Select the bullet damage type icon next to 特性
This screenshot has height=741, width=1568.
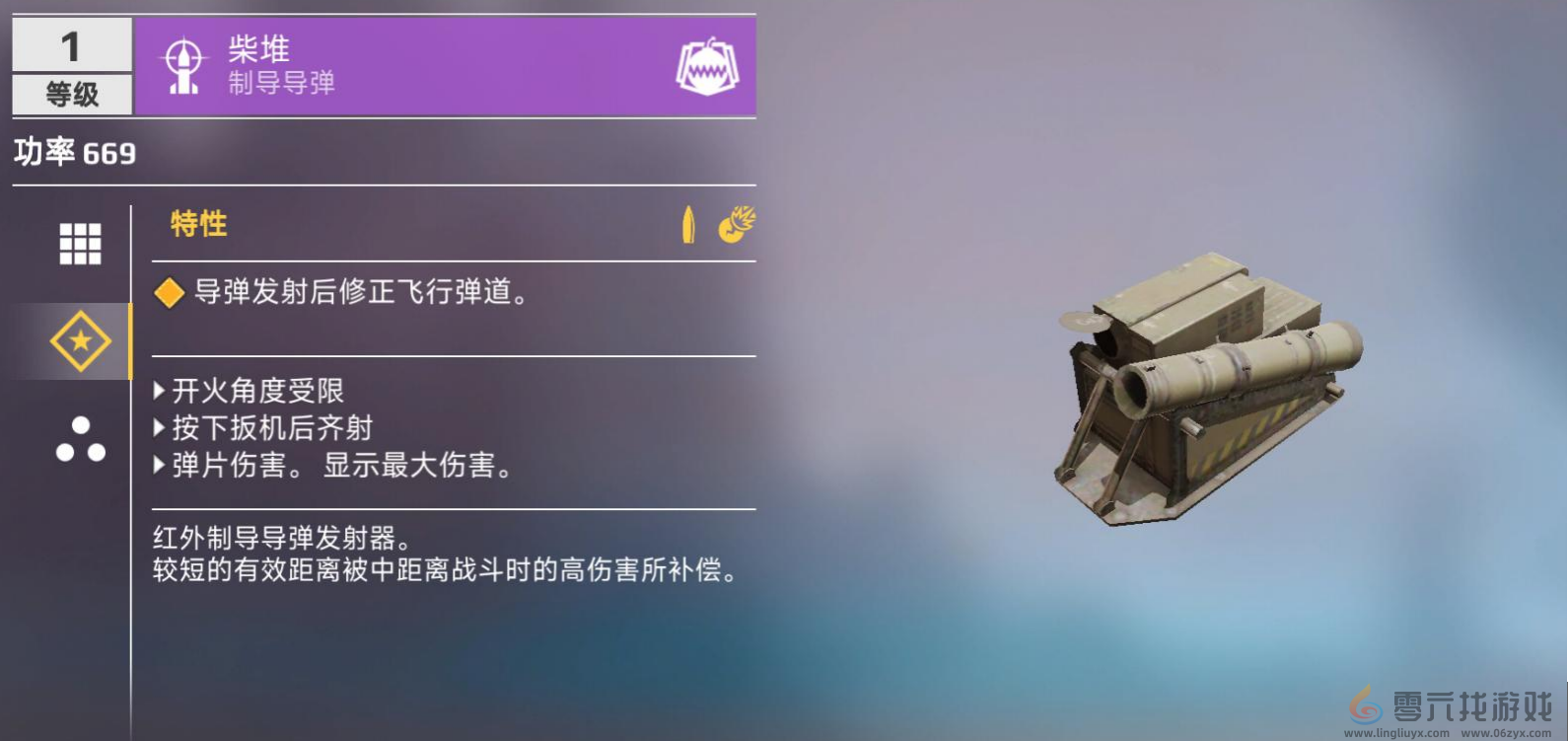[x=688, y=224]
